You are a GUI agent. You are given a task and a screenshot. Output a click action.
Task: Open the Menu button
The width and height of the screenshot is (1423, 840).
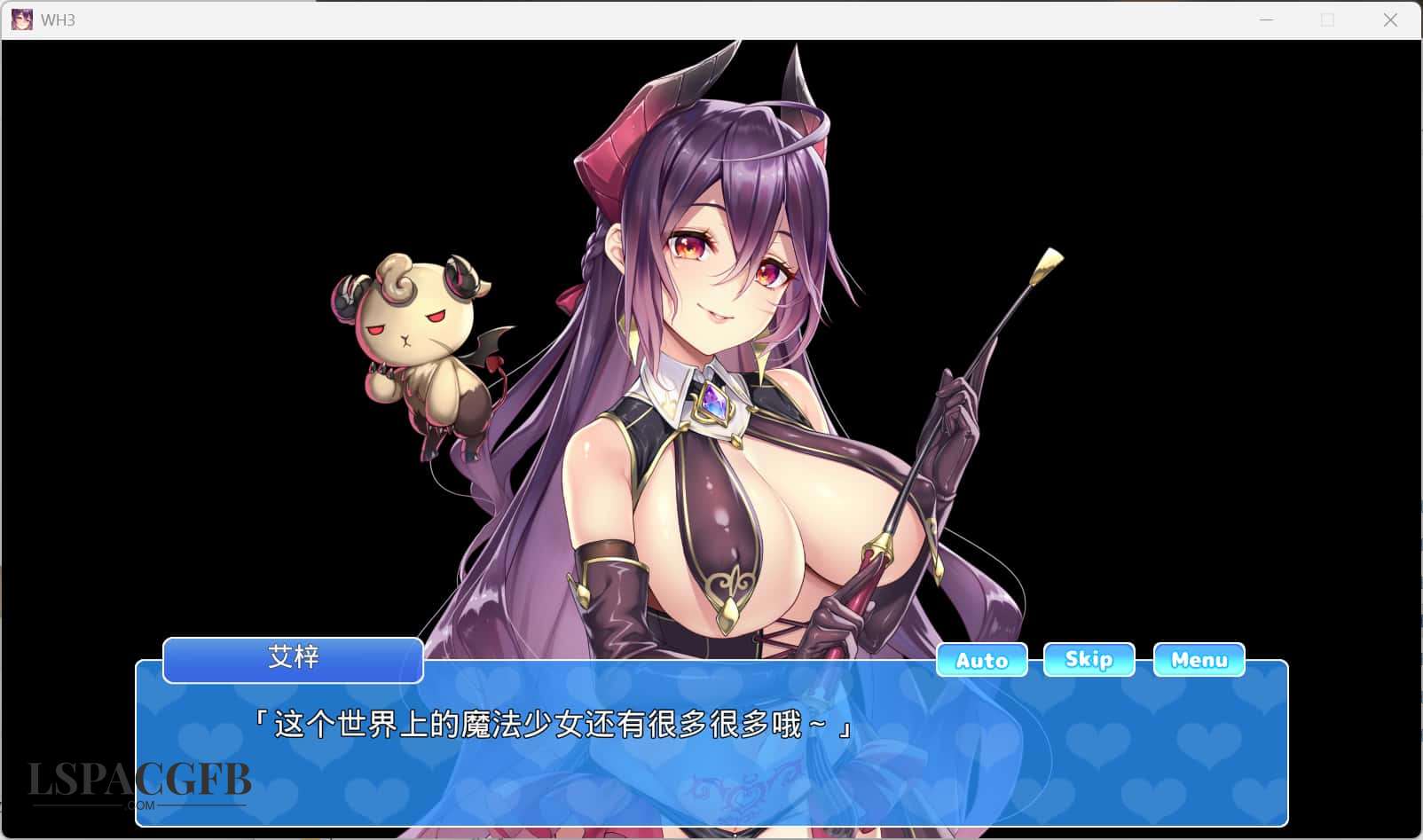(1199, 659)
